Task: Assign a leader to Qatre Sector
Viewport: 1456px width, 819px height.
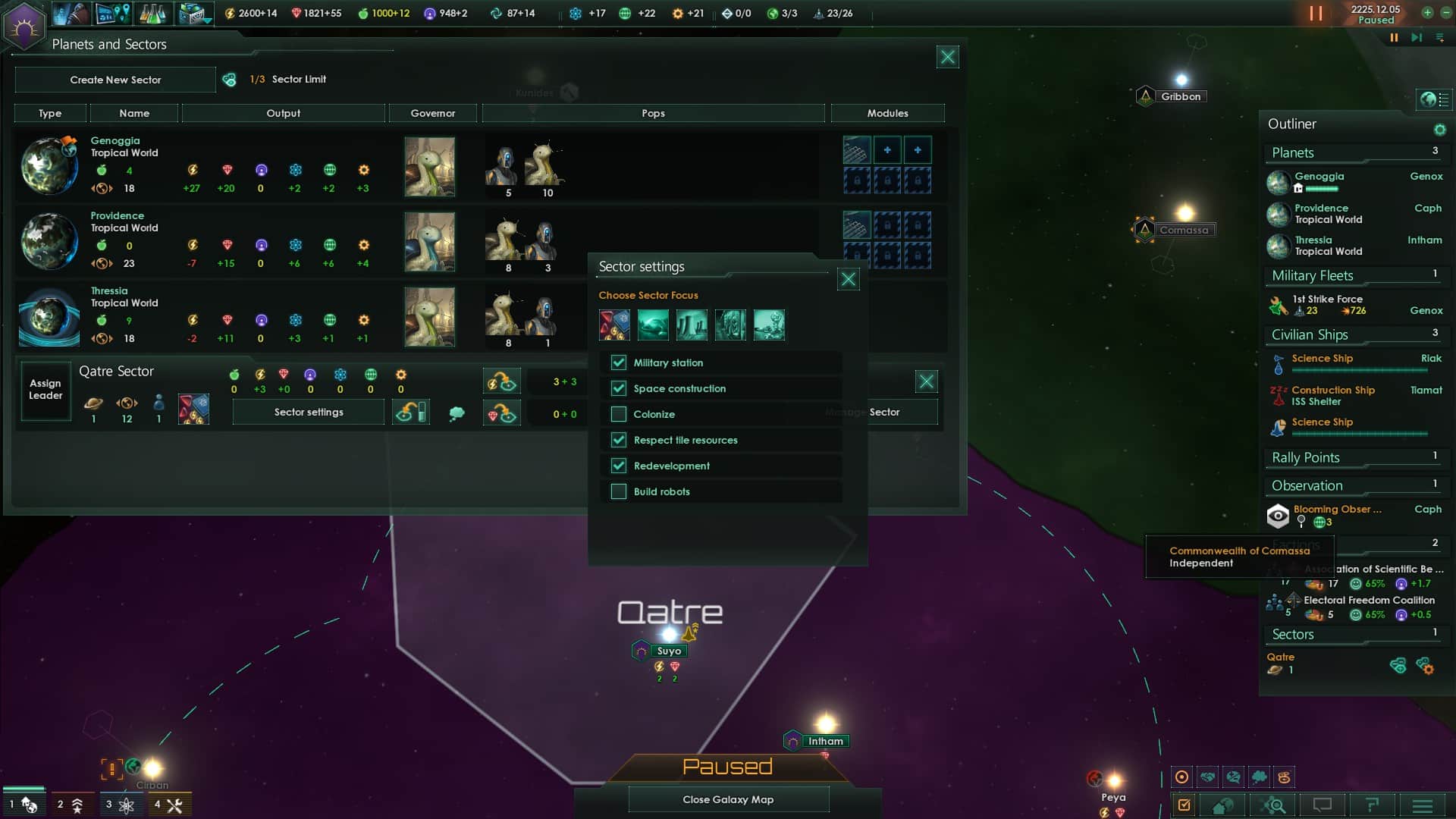Action: (x=45, y=390)
